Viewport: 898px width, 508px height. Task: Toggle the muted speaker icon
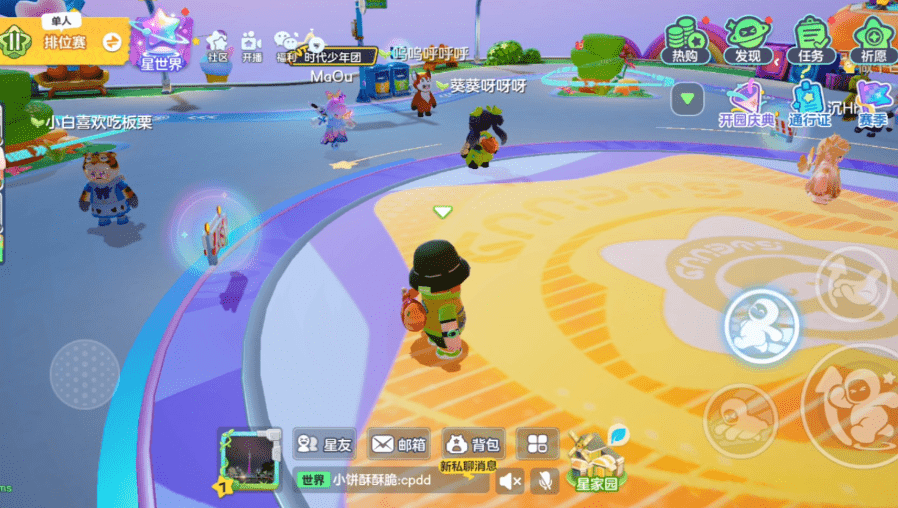coord(510,481)
